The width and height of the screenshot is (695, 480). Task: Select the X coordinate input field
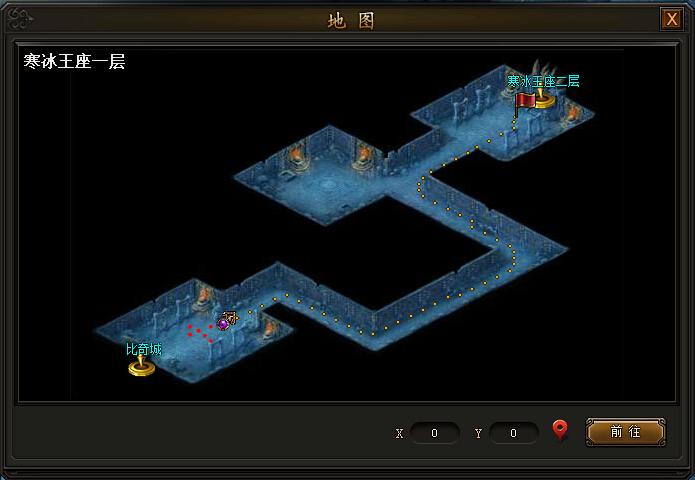(435, 433)
